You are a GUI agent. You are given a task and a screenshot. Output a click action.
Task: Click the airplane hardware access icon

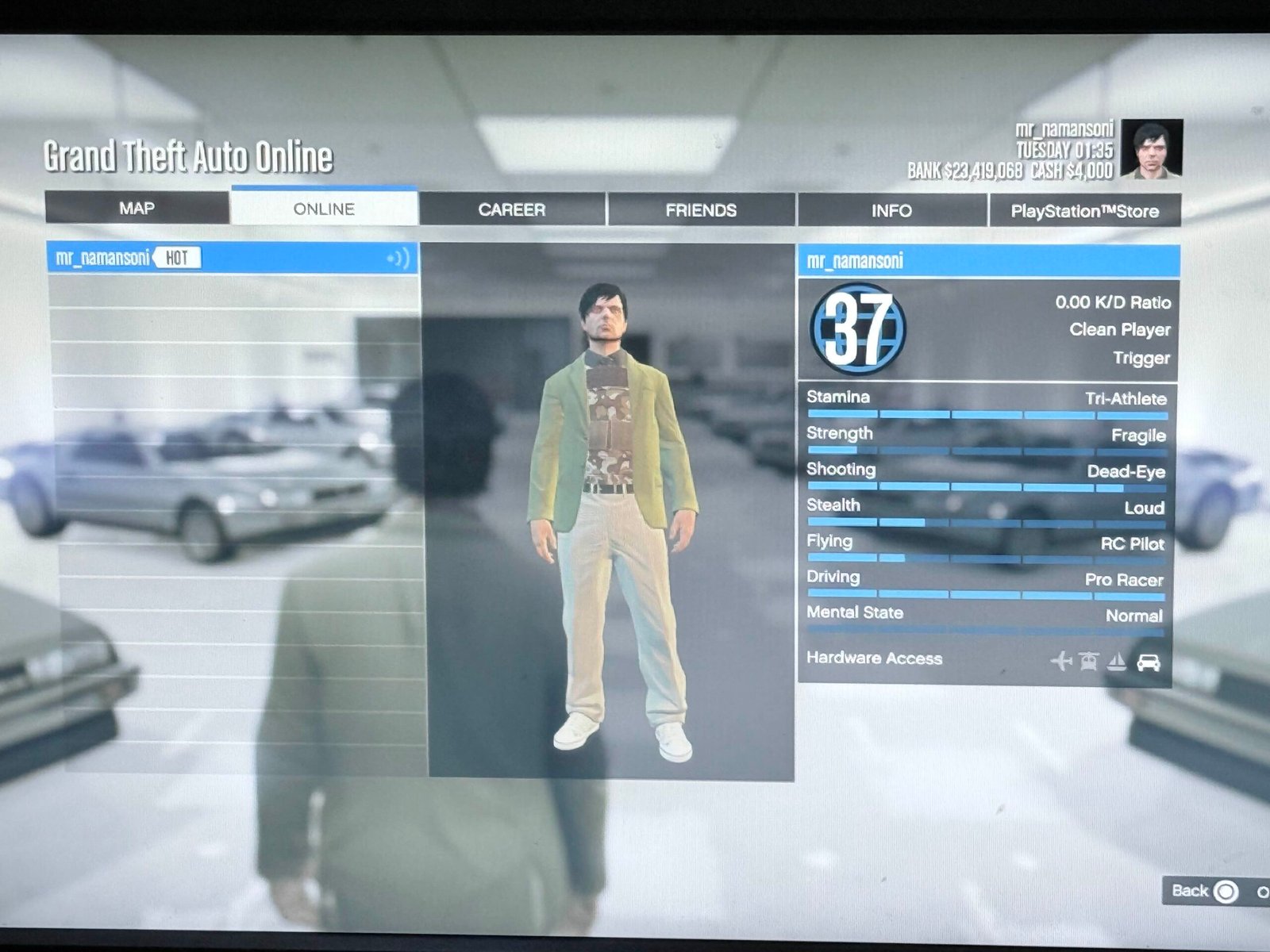1060,660
